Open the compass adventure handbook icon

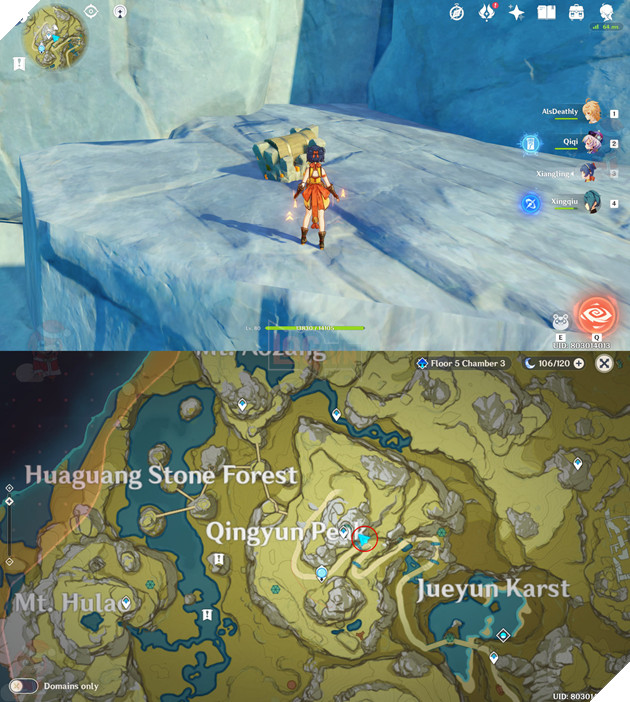point(456,12)
